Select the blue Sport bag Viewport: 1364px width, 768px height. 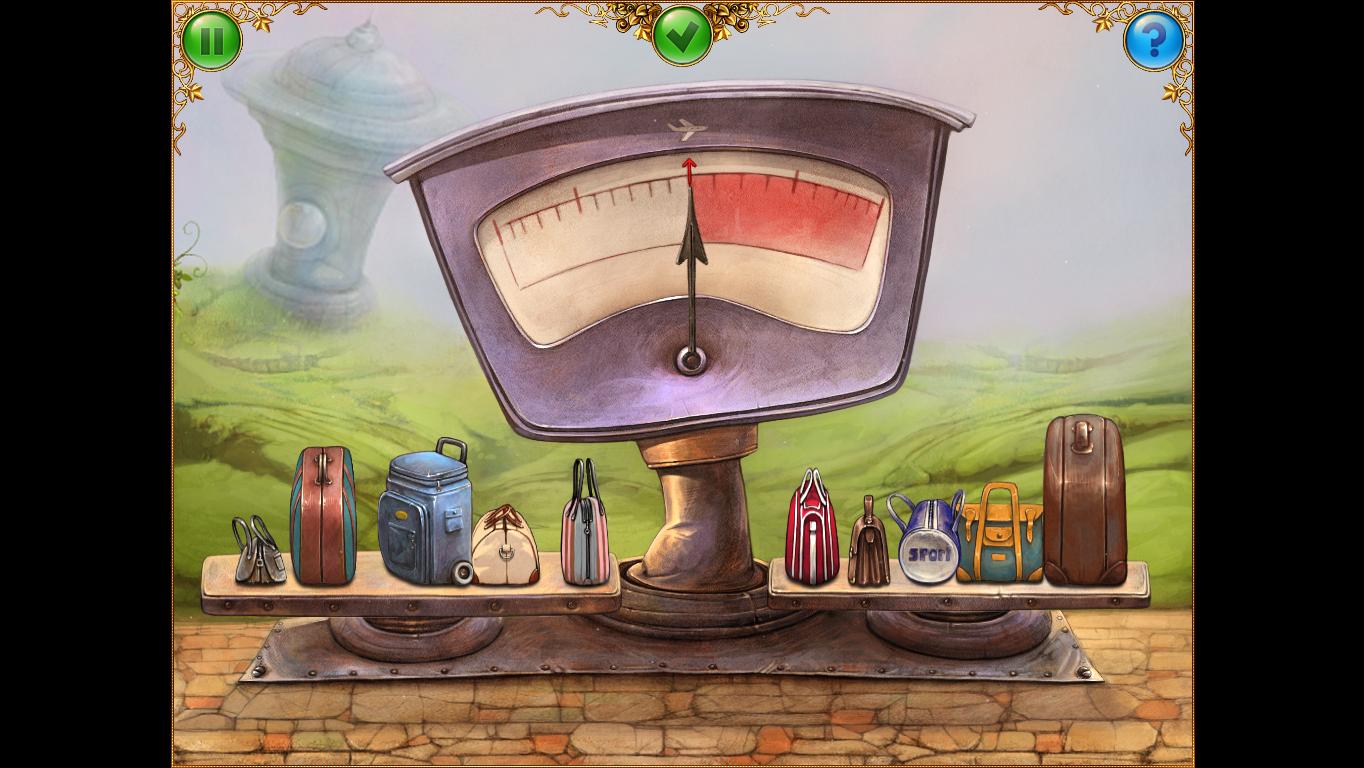point(926,540)
